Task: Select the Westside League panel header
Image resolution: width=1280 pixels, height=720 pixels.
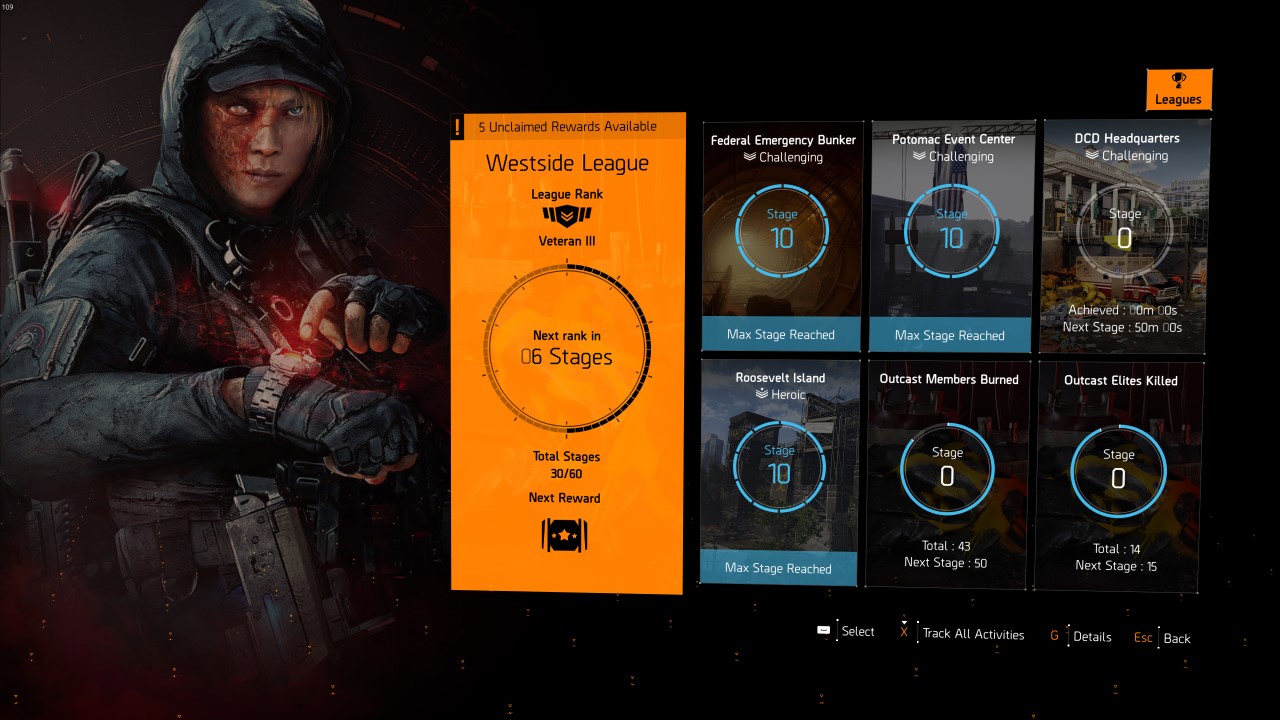Action: click(566, 162)
